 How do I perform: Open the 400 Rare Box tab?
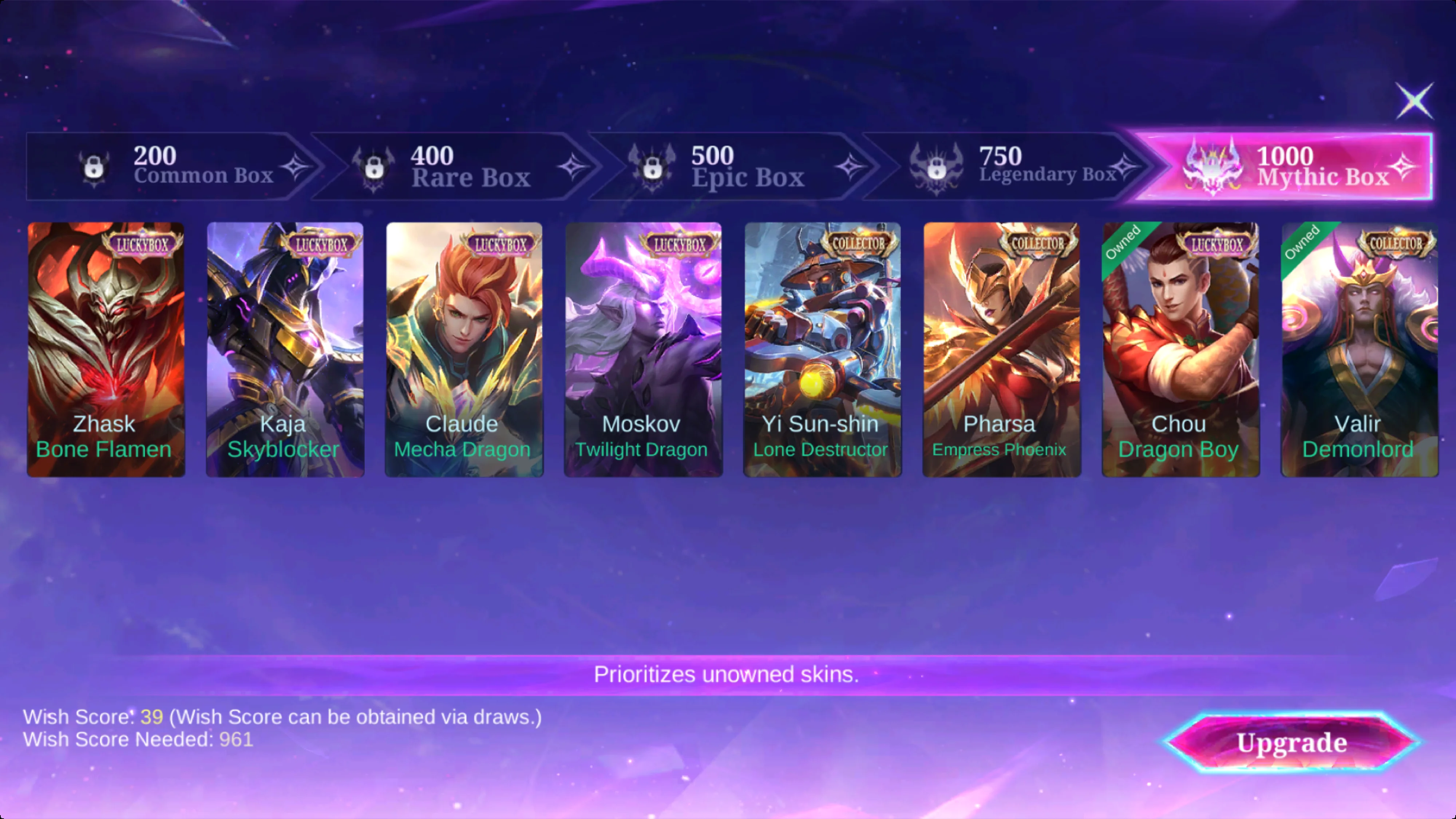(452, 166)
